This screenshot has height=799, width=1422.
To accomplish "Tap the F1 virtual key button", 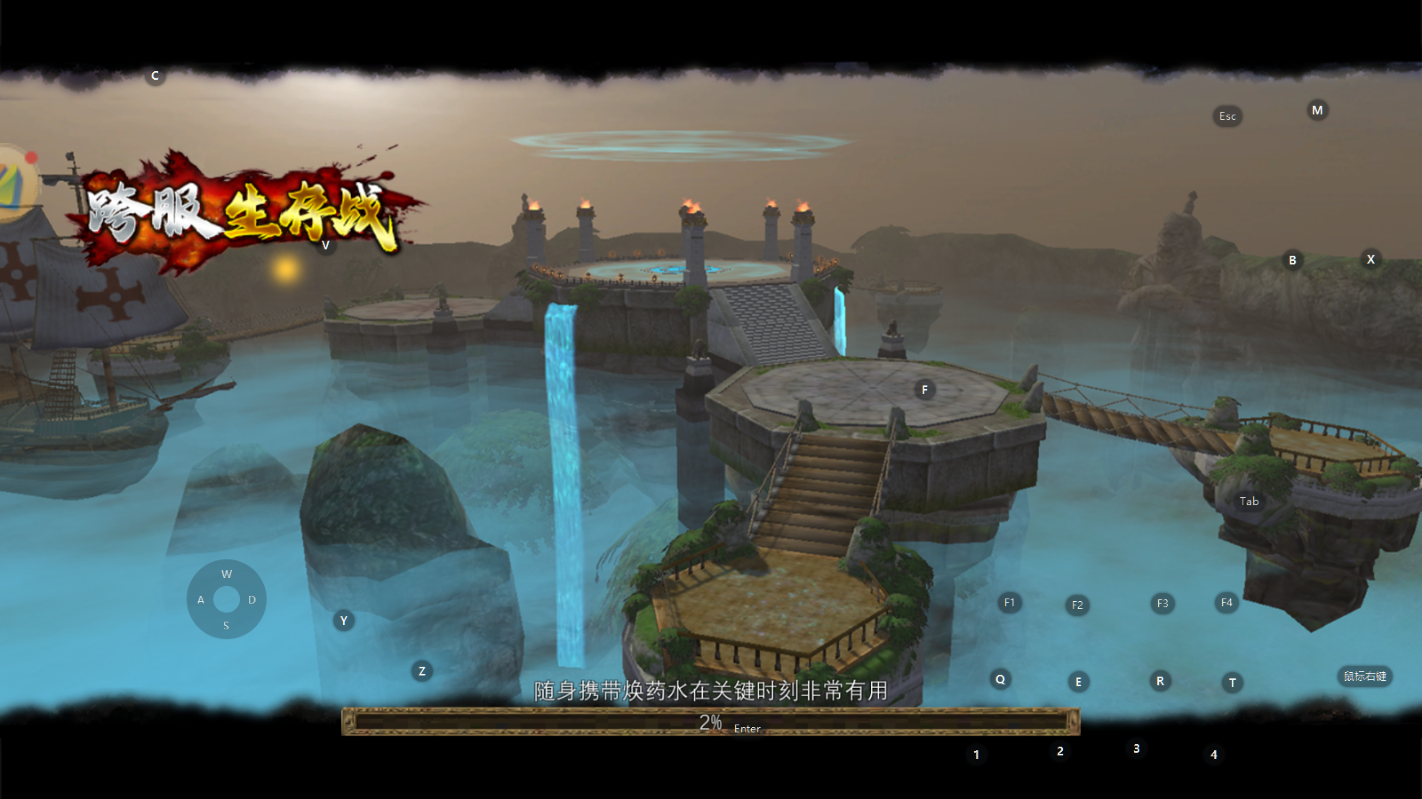I will (1009, 602).
